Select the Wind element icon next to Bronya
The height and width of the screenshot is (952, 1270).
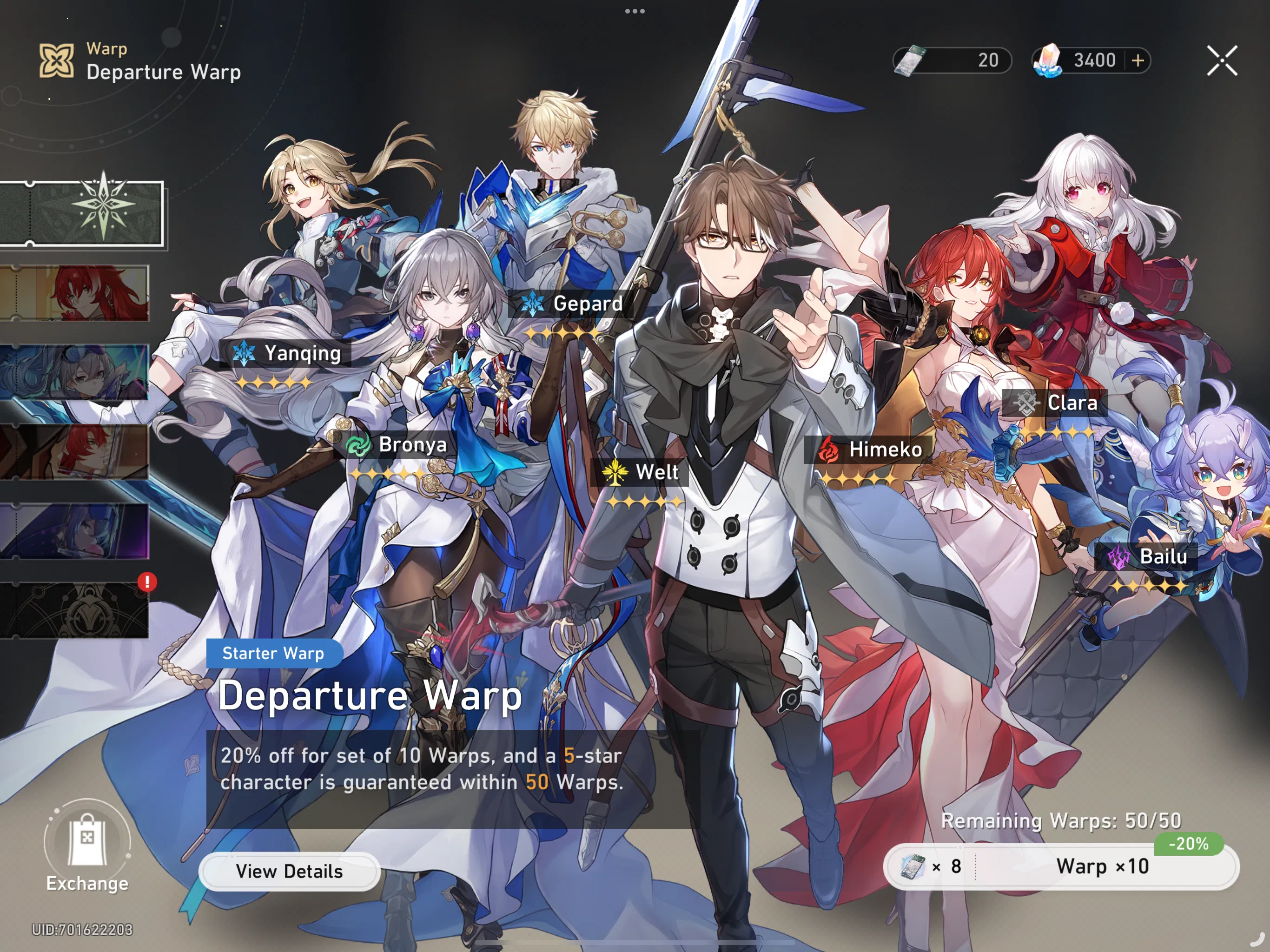click(x=357, y=444)
